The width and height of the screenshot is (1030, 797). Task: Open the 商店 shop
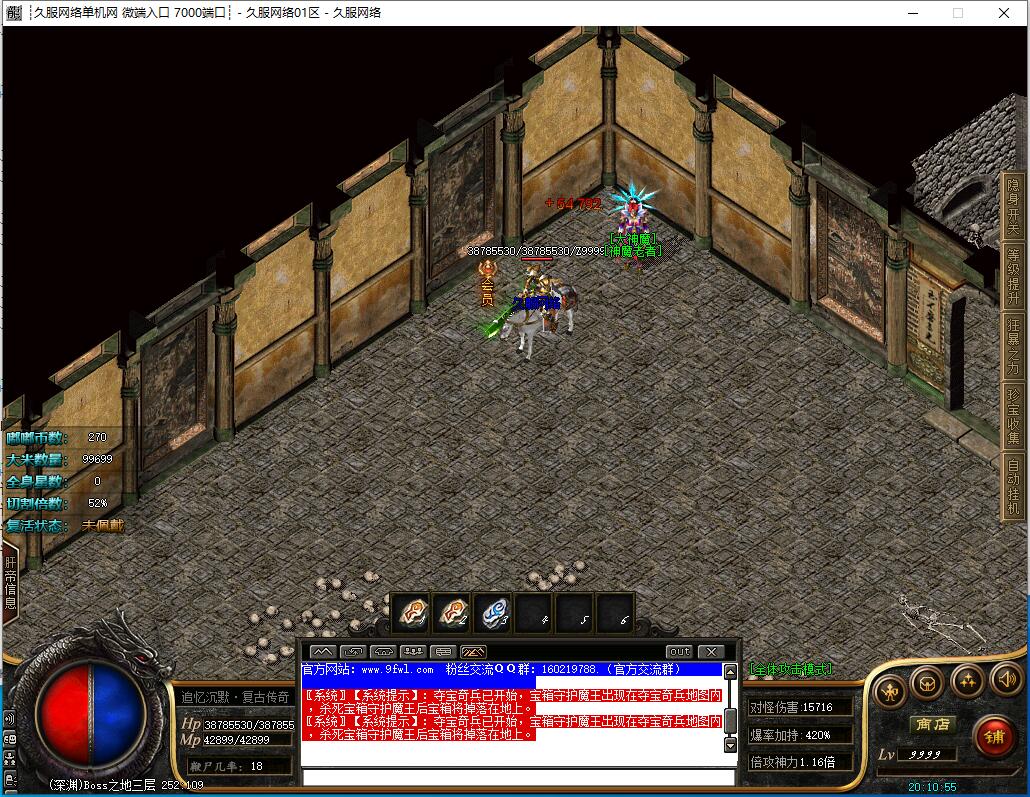pos(931,724)
